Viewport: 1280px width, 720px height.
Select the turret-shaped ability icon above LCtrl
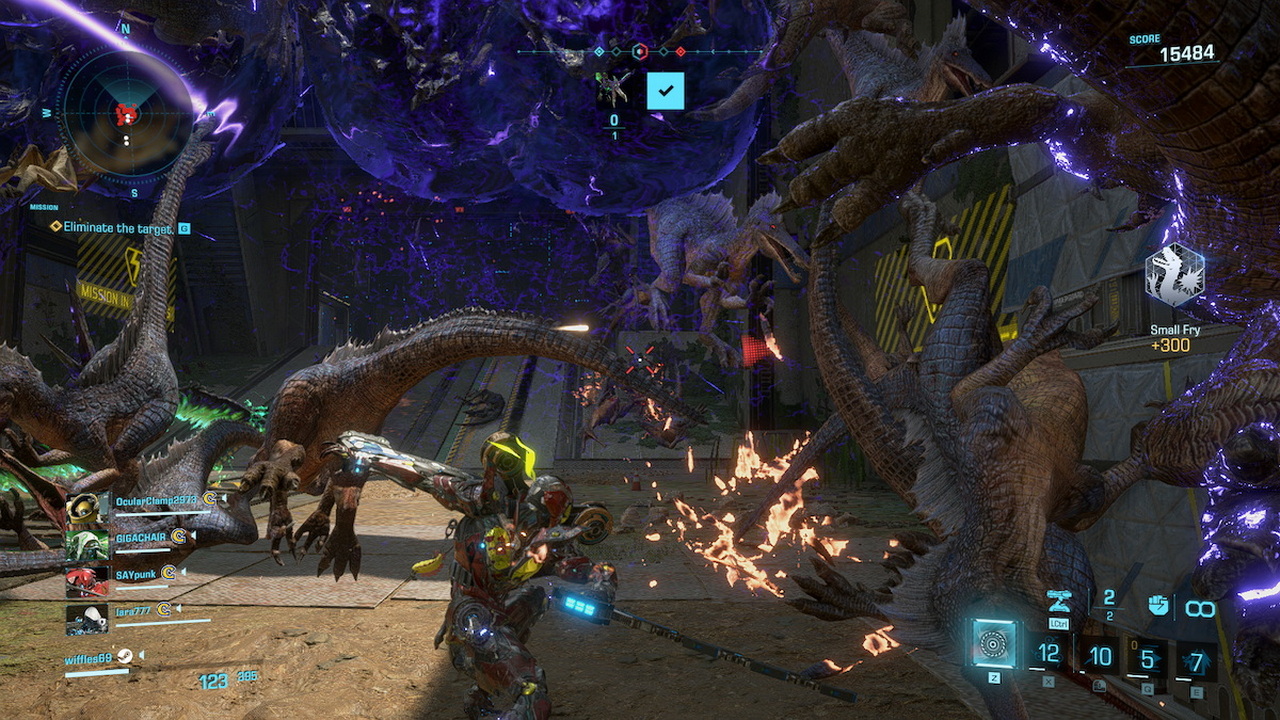point(1059,601)
